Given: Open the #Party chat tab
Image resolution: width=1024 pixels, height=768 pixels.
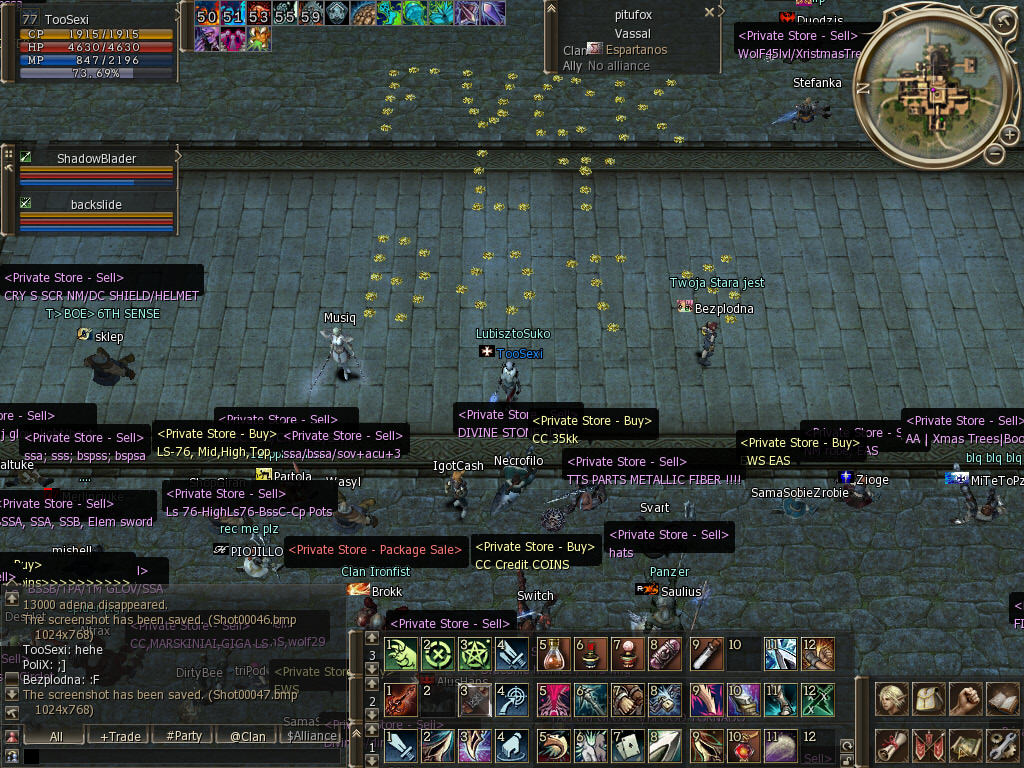Looking at the screenshot, I should (x=184, y=736).
